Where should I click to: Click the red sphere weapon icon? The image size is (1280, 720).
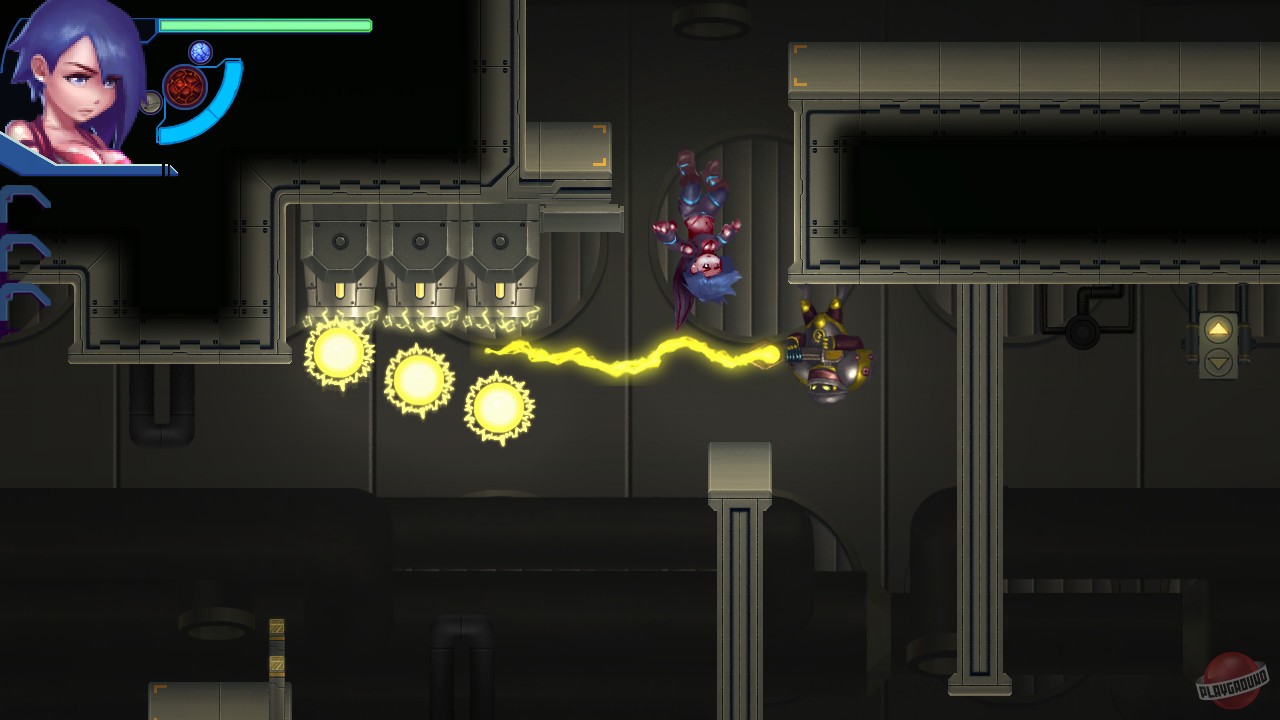[x=183, y=86]
